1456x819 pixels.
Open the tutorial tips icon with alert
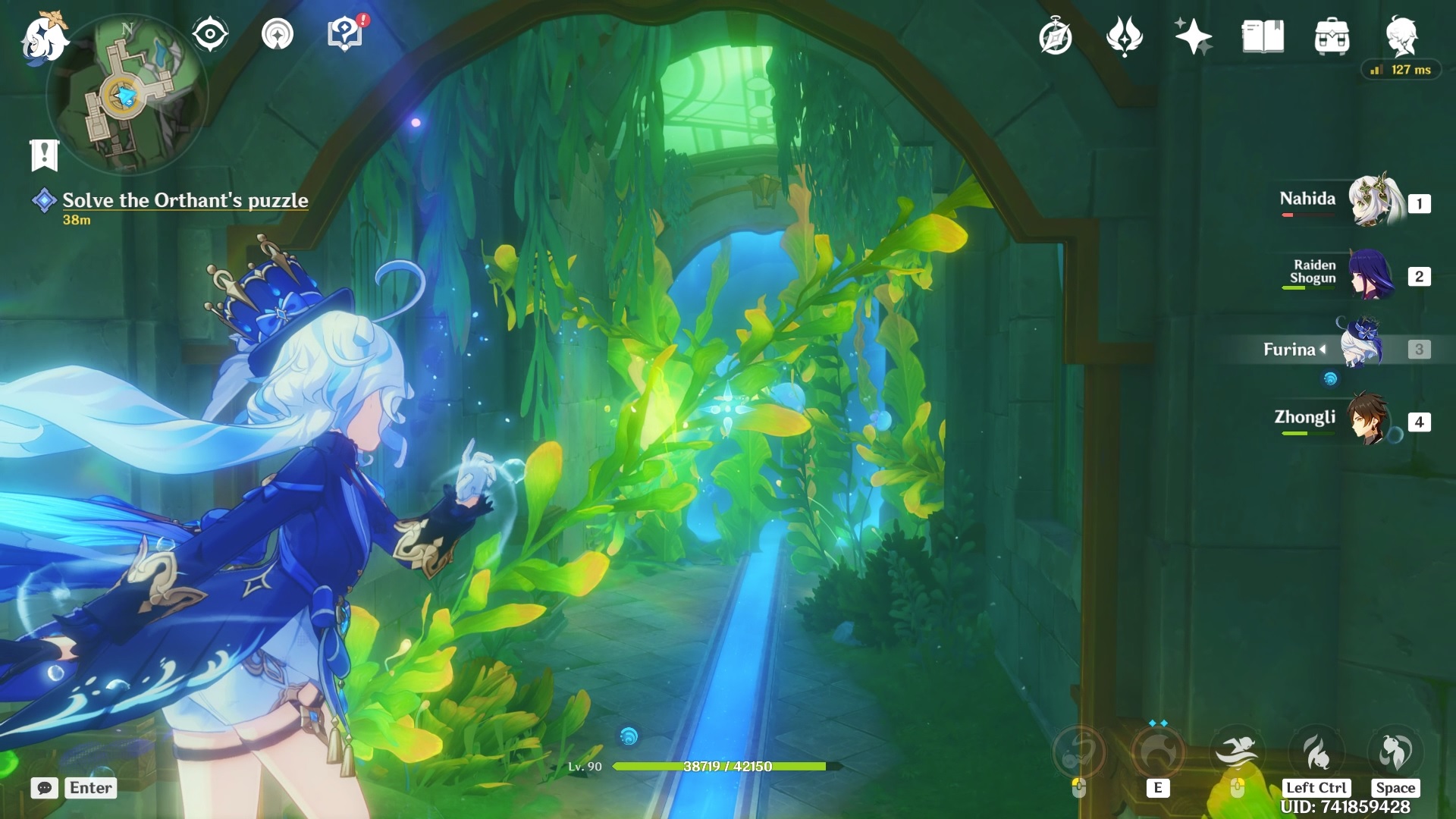(x=345, y=34)
